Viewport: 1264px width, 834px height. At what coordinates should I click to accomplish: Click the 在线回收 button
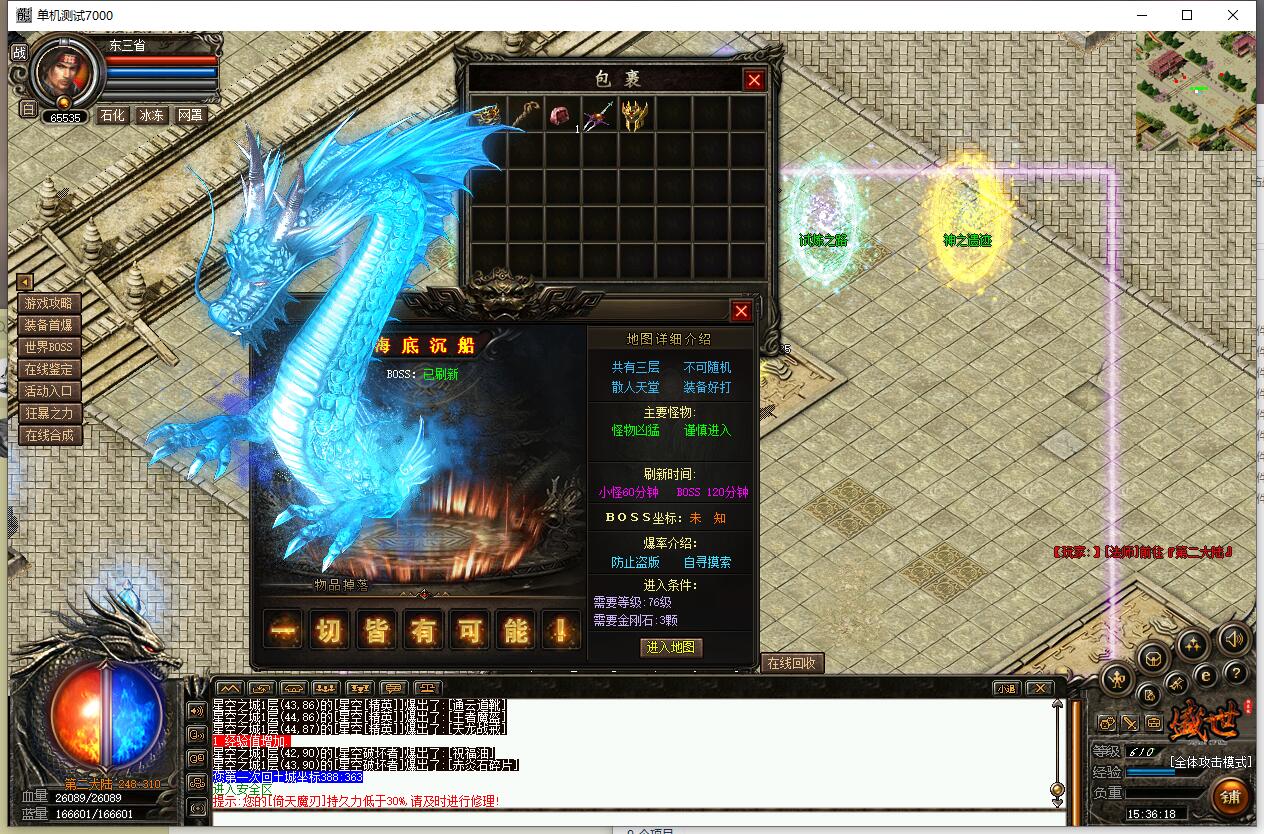(x=791, y=663)
